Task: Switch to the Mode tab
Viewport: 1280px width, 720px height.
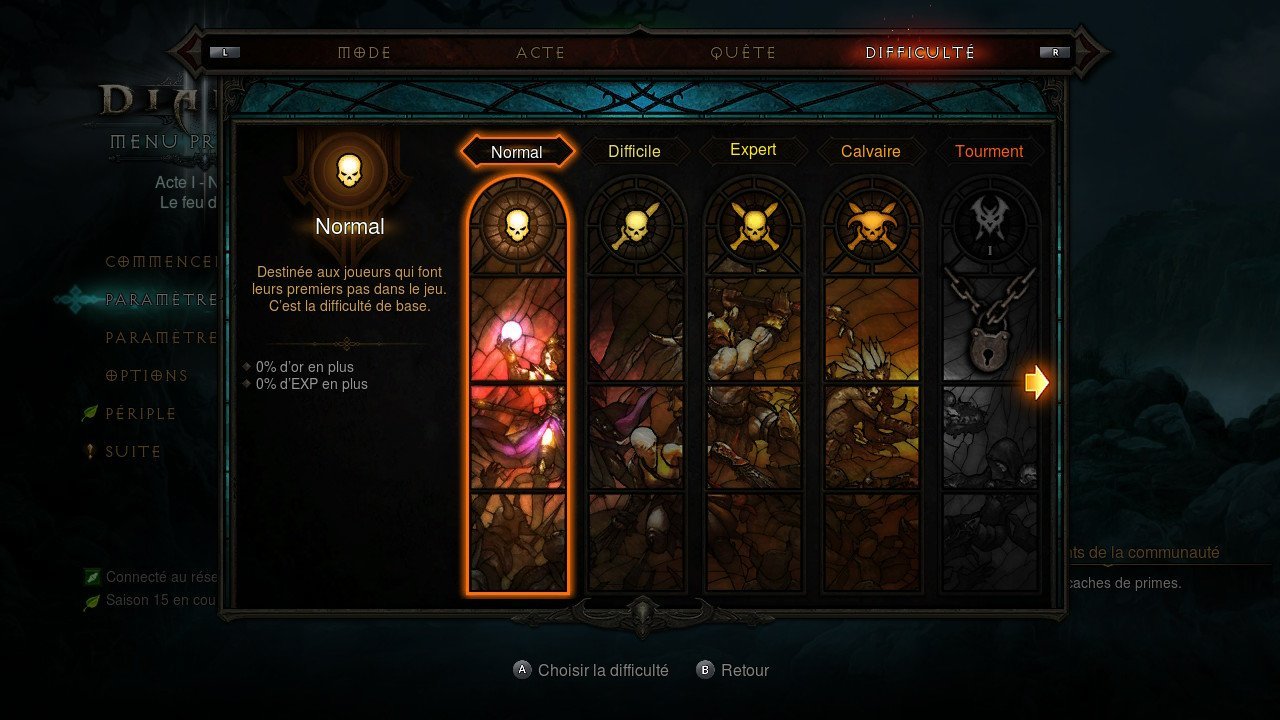Action: (364, 53)
